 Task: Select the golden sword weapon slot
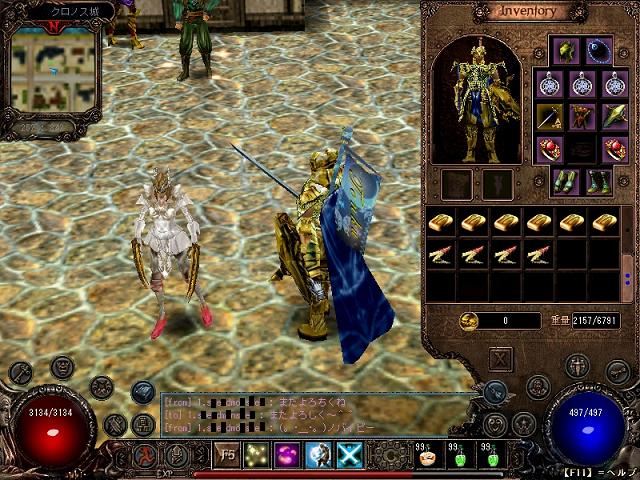548,117
